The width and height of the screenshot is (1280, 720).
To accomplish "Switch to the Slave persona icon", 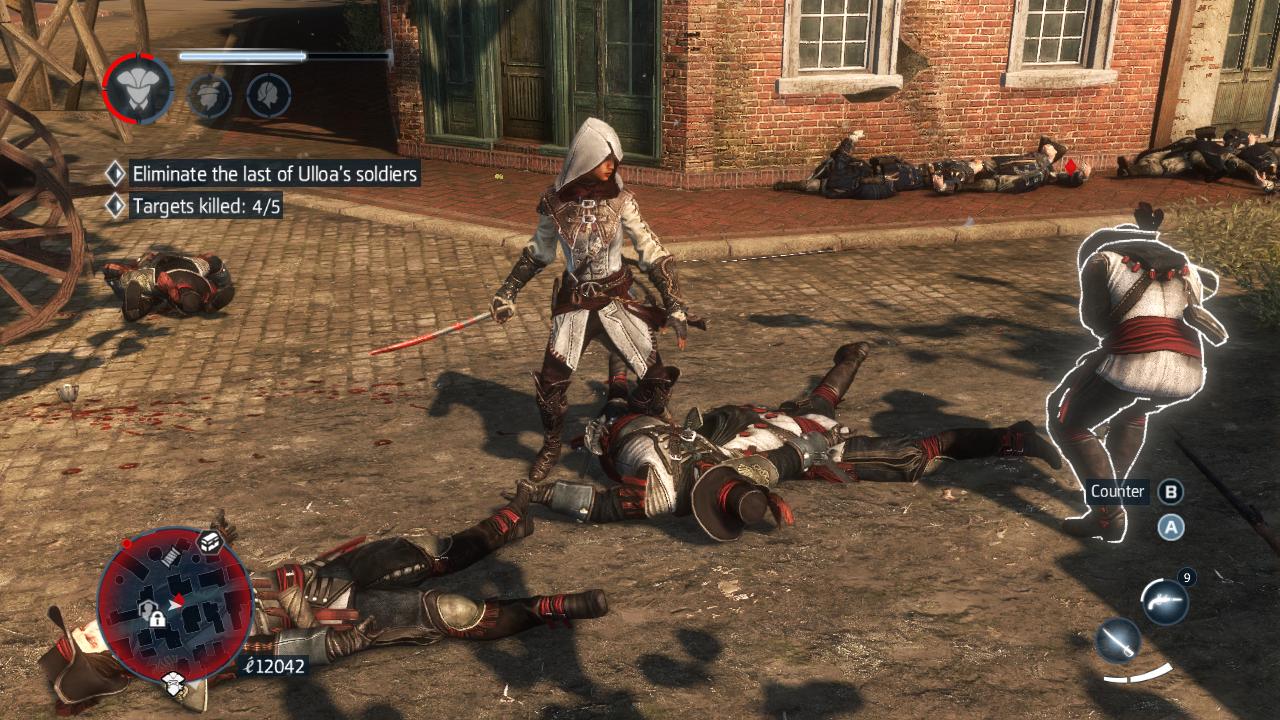I will [210, 96].
